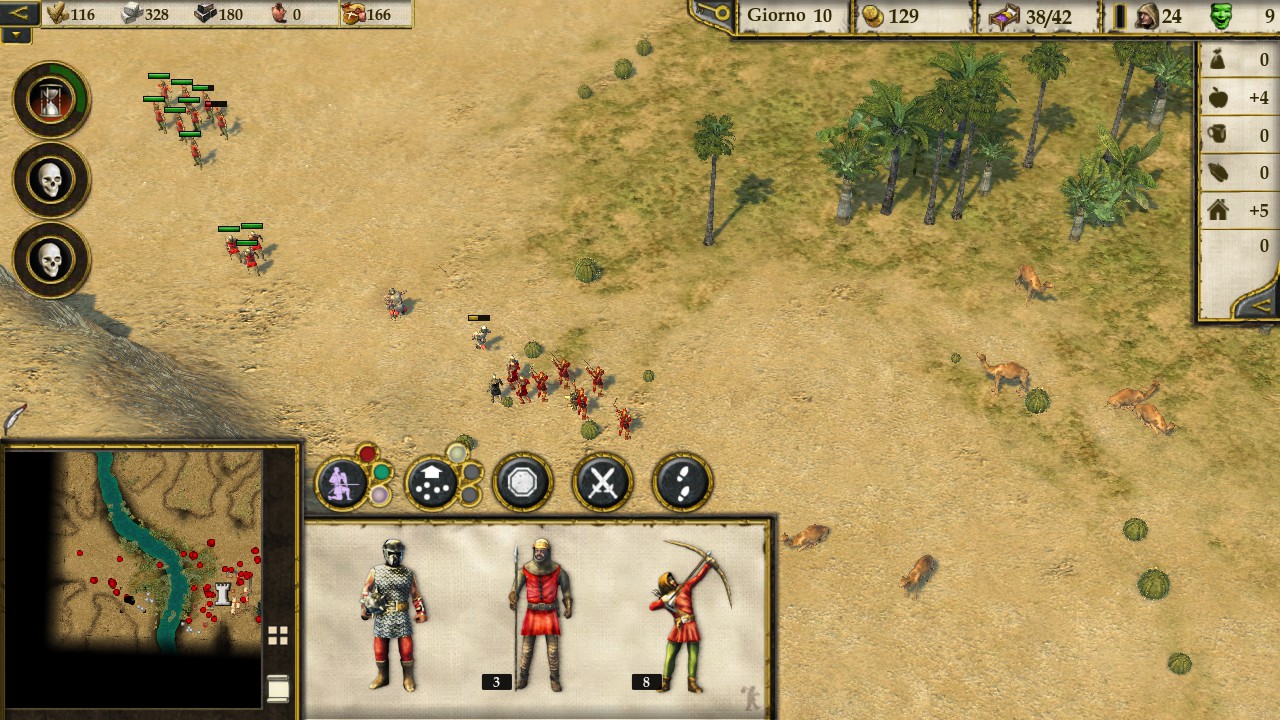Viewport: 1280px width, 720px height.
Task: Choose the red aggressive stance dot
Action: 367,456
